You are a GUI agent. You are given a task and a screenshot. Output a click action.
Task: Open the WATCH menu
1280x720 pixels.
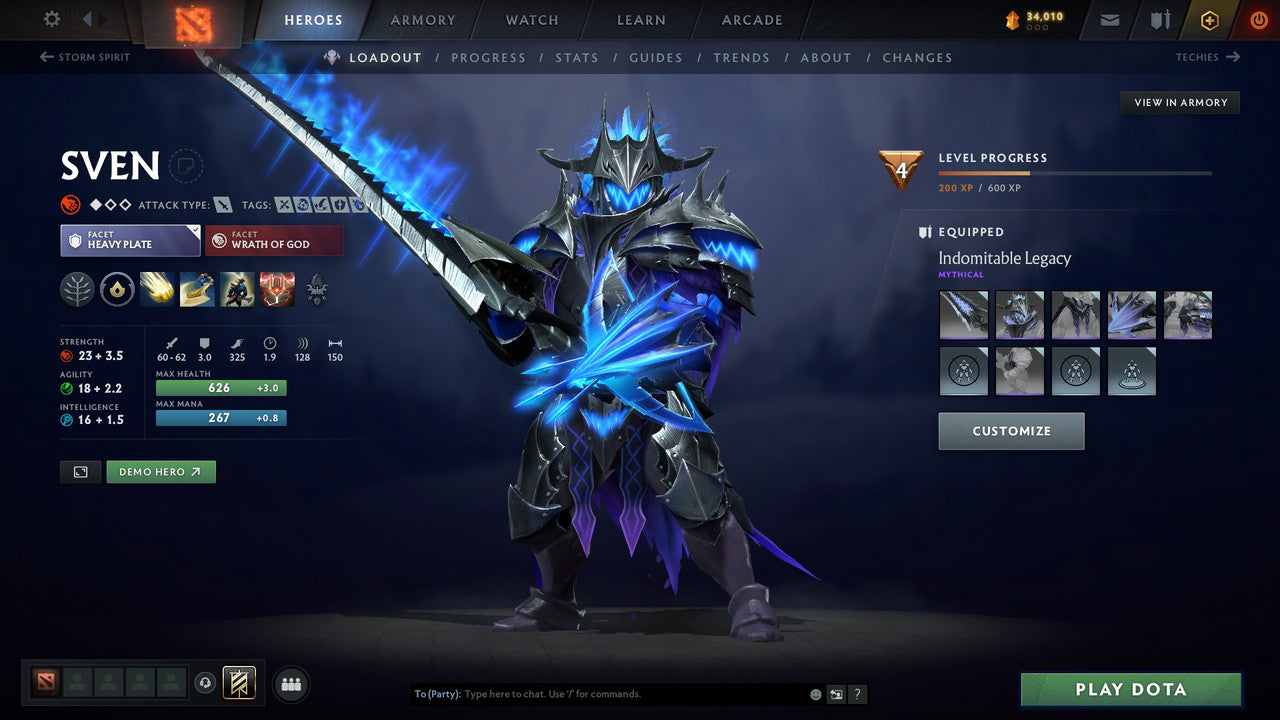point(531,19)
